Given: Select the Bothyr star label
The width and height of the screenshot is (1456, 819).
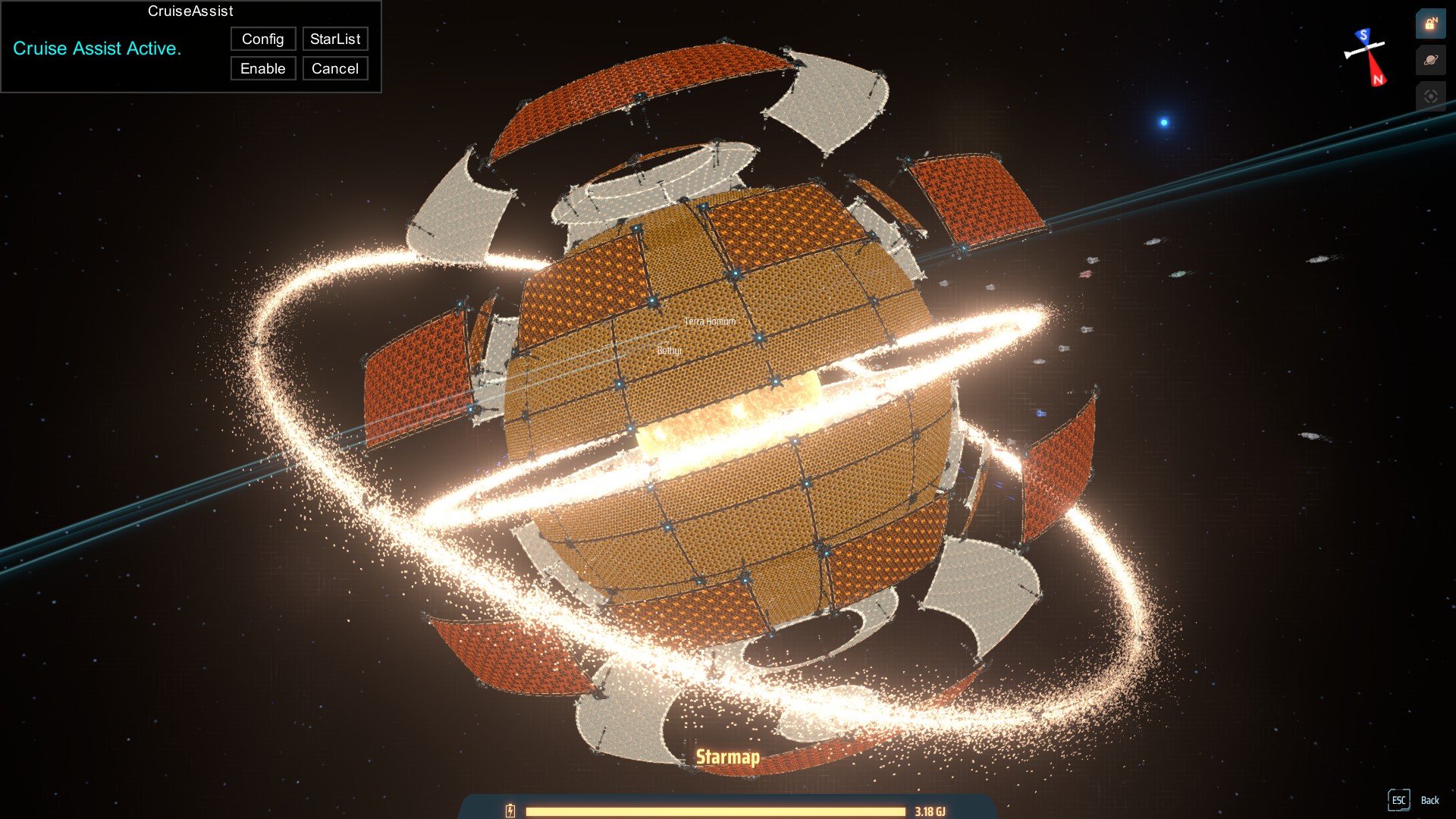Looking at the screenshot, I should tap(668, 351).
